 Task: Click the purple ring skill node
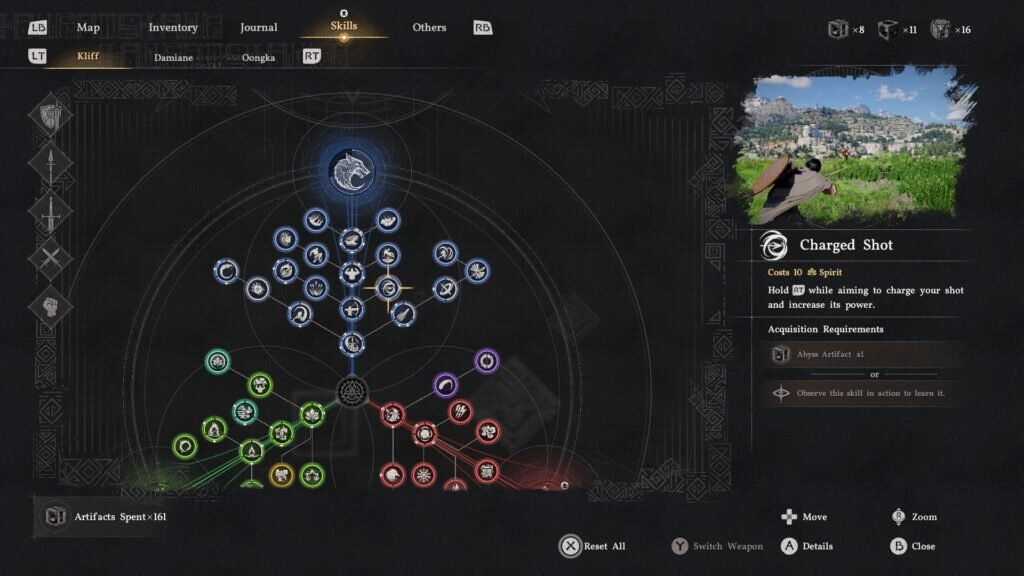(487, 360)
